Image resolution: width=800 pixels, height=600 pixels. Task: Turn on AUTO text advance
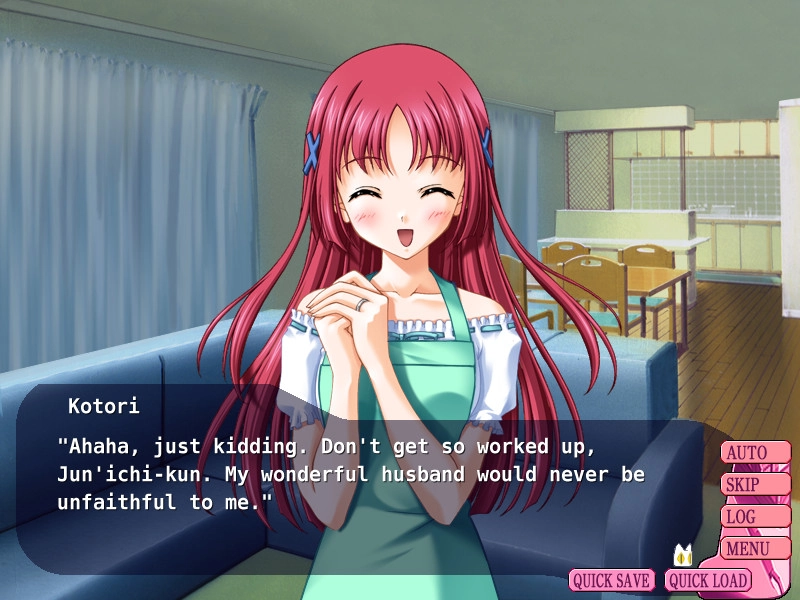[754, 453]
